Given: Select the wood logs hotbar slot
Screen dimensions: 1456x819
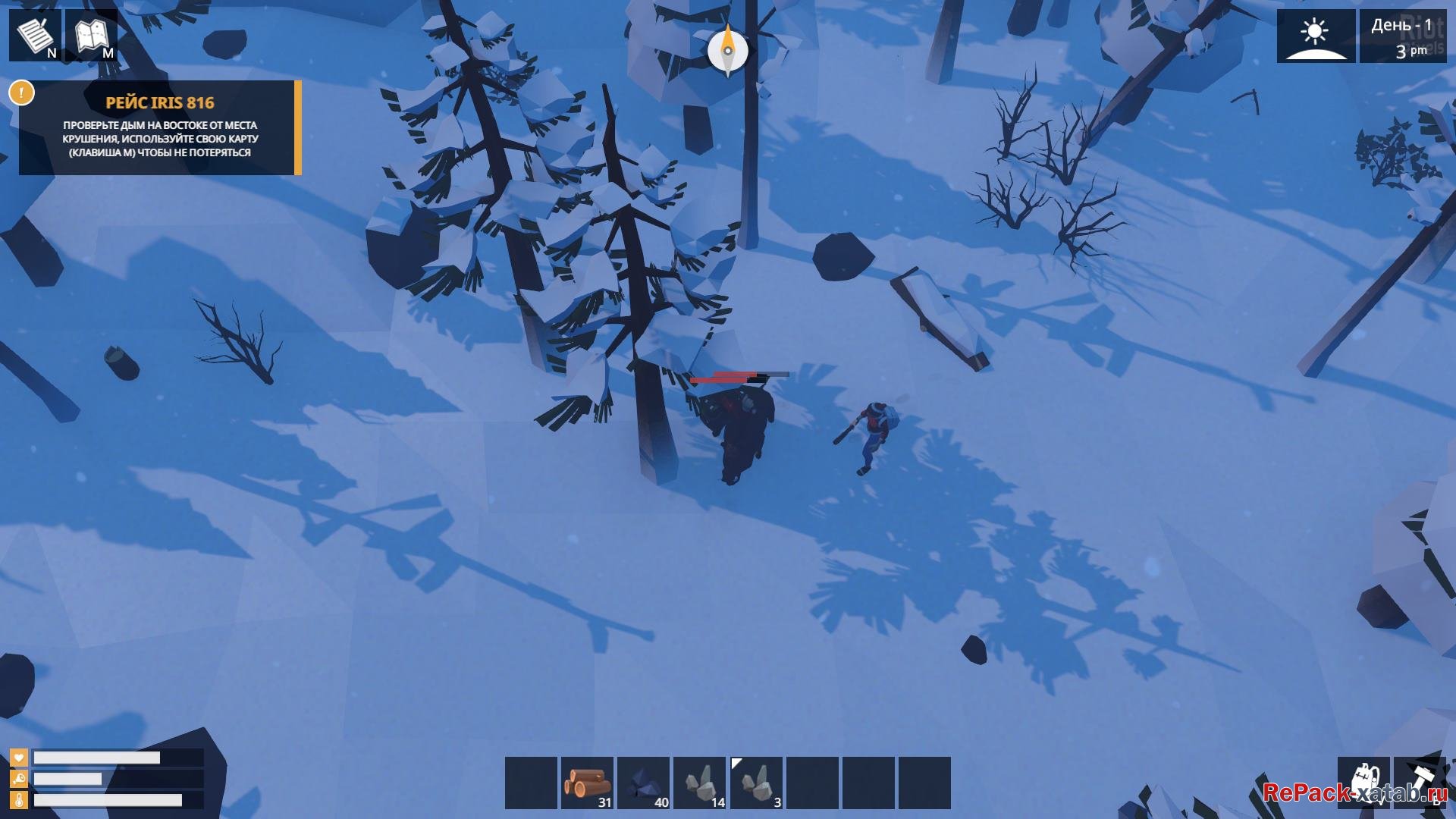Looking at the screenshot, I should (x=587, y=783).
